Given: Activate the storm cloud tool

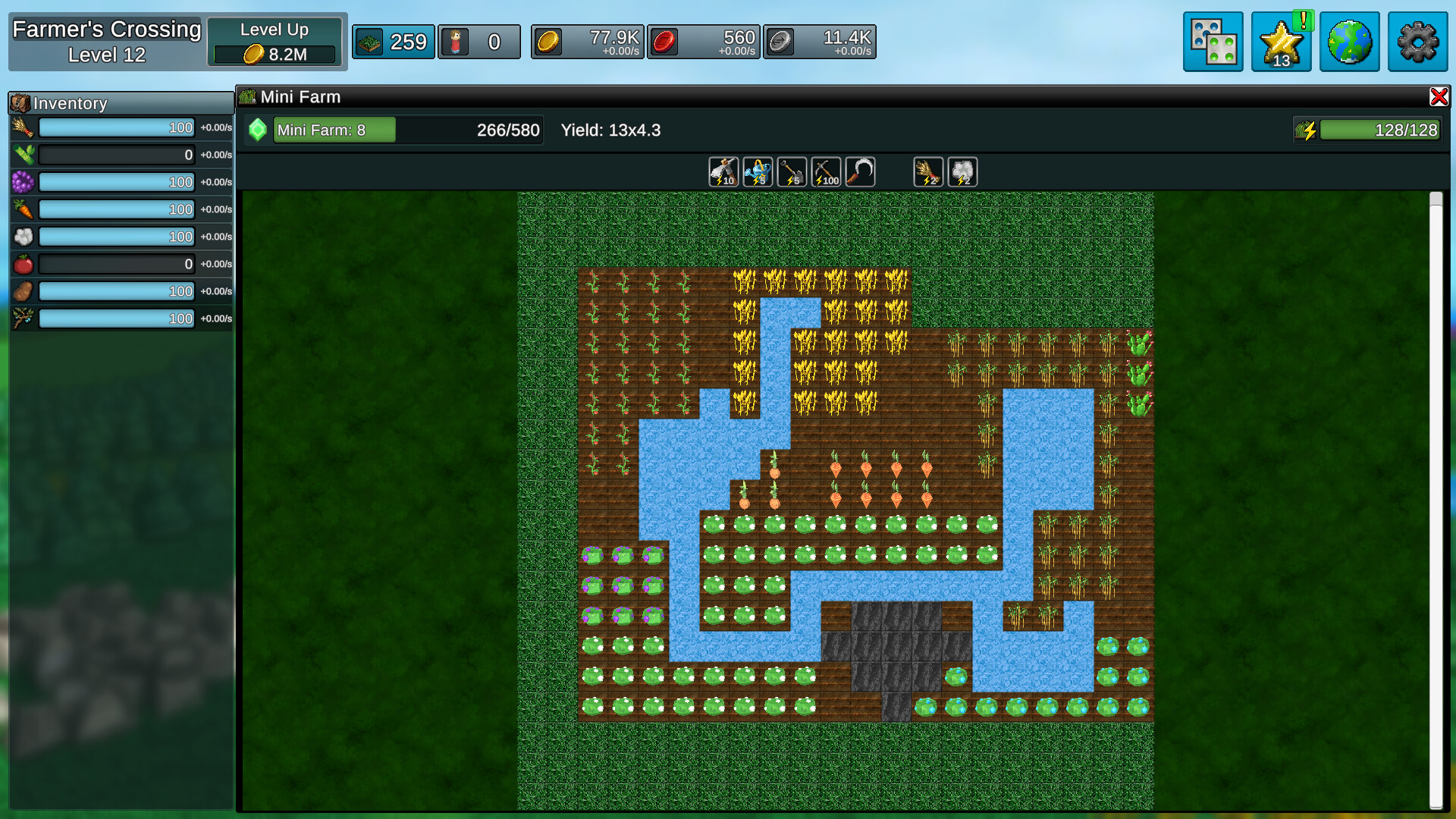Looking at the screenshot, I should tap(962, 171).
